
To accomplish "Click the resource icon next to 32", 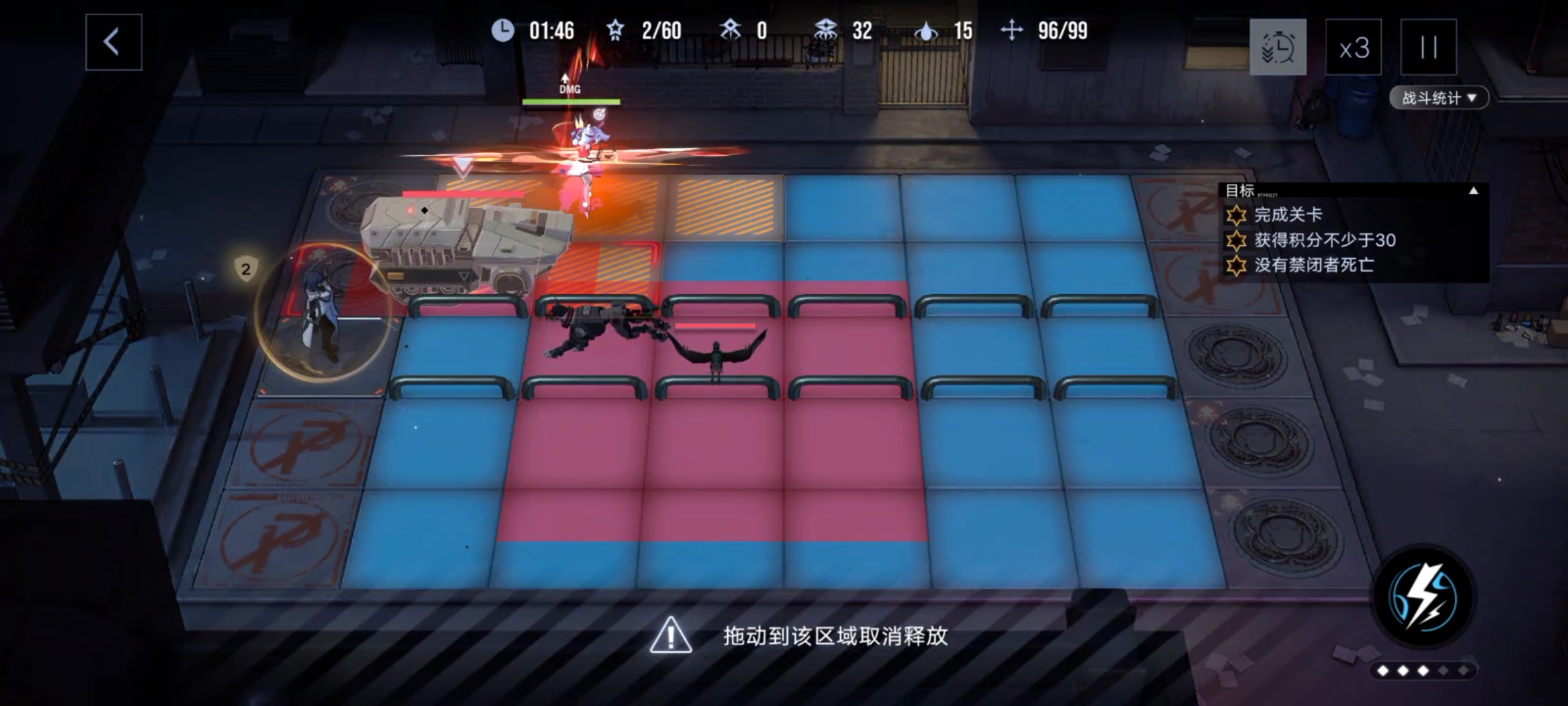I will coord(825,30).
